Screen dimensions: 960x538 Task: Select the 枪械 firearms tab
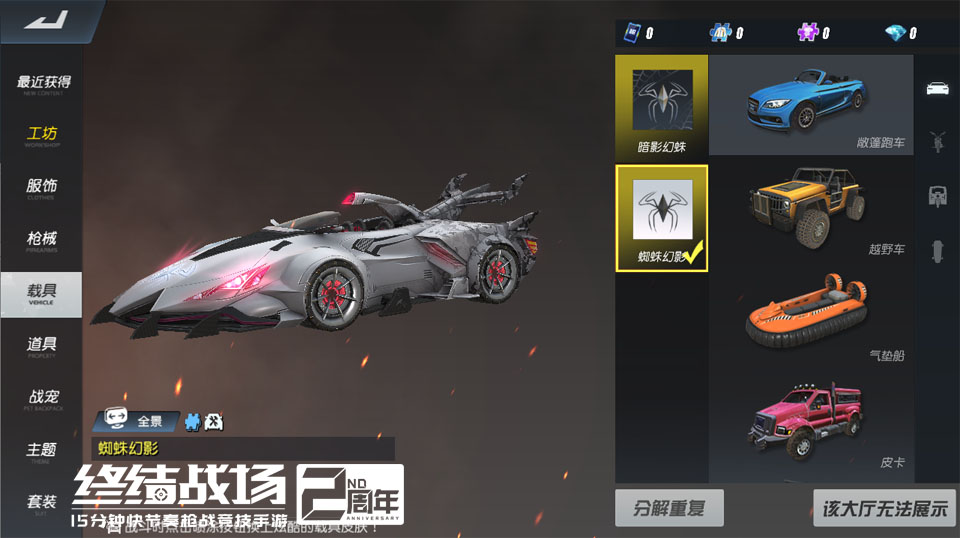42,240
